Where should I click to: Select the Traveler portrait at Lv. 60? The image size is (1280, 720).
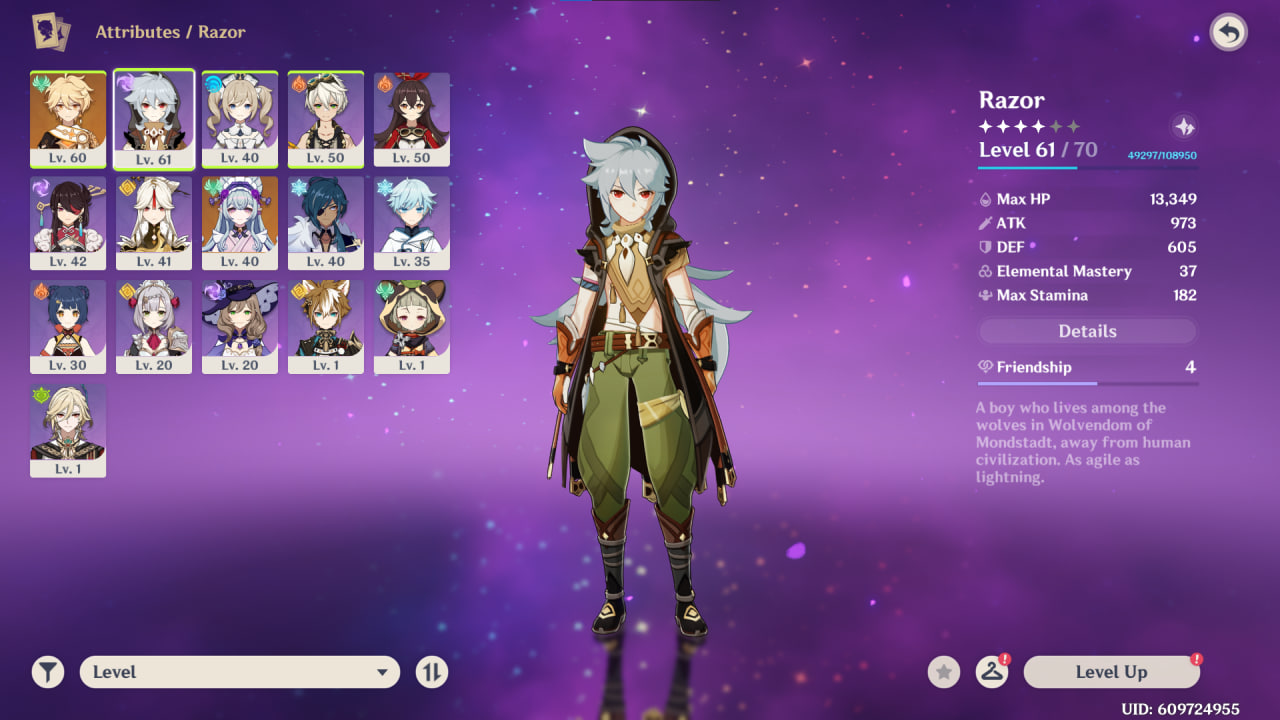(x=68, y=119)
